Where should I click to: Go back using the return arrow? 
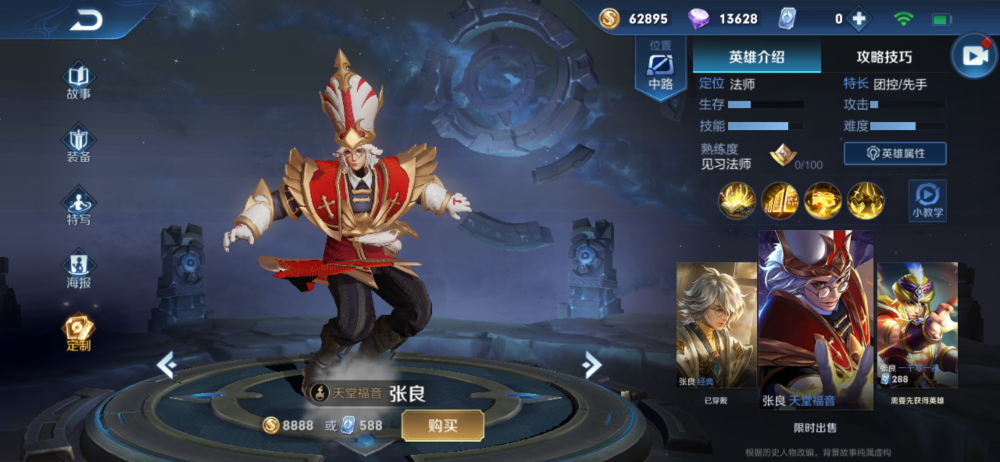tap(87, 20)
